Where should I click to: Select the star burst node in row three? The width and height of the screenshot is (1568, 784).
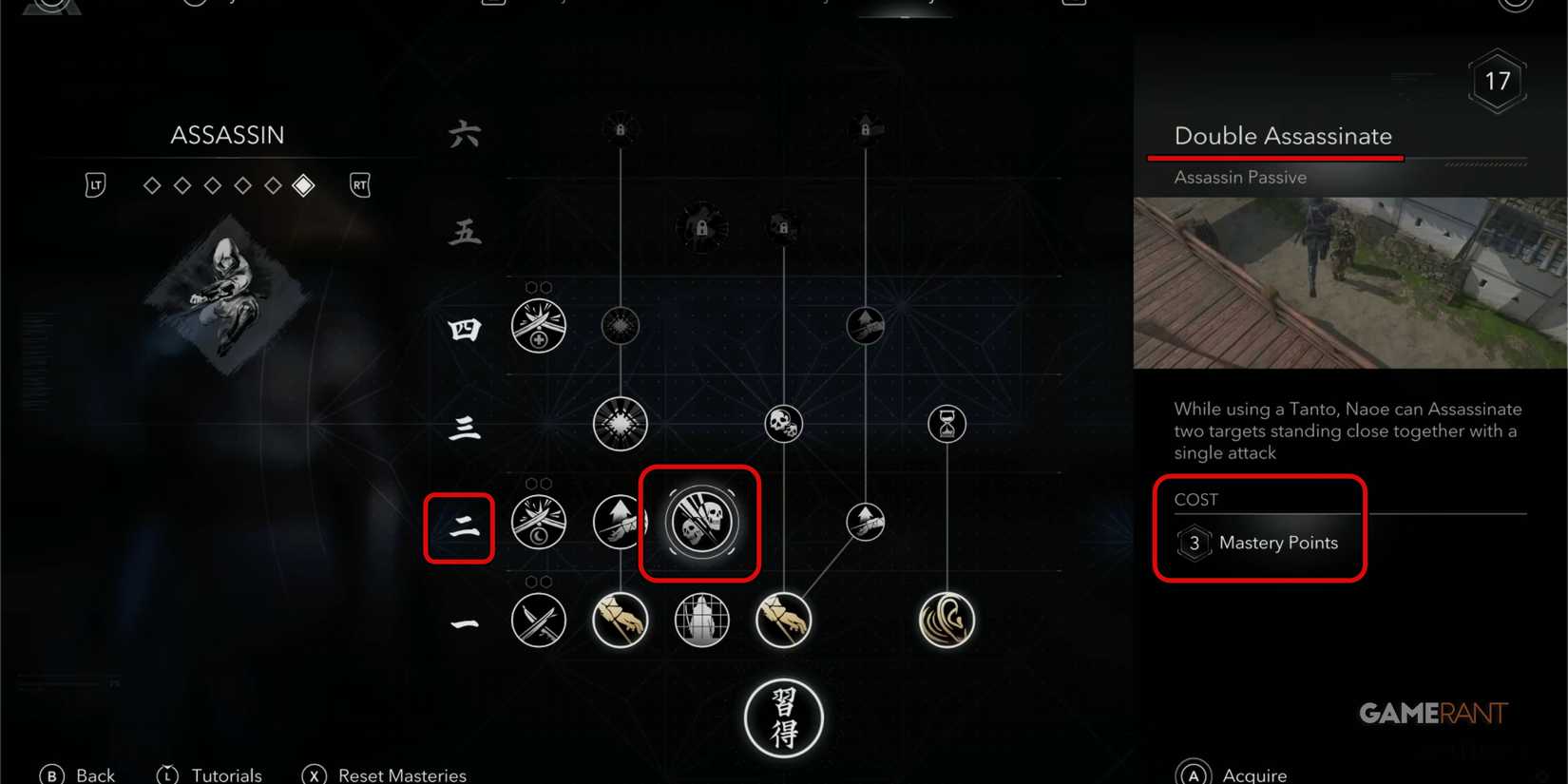coord(621,425)
